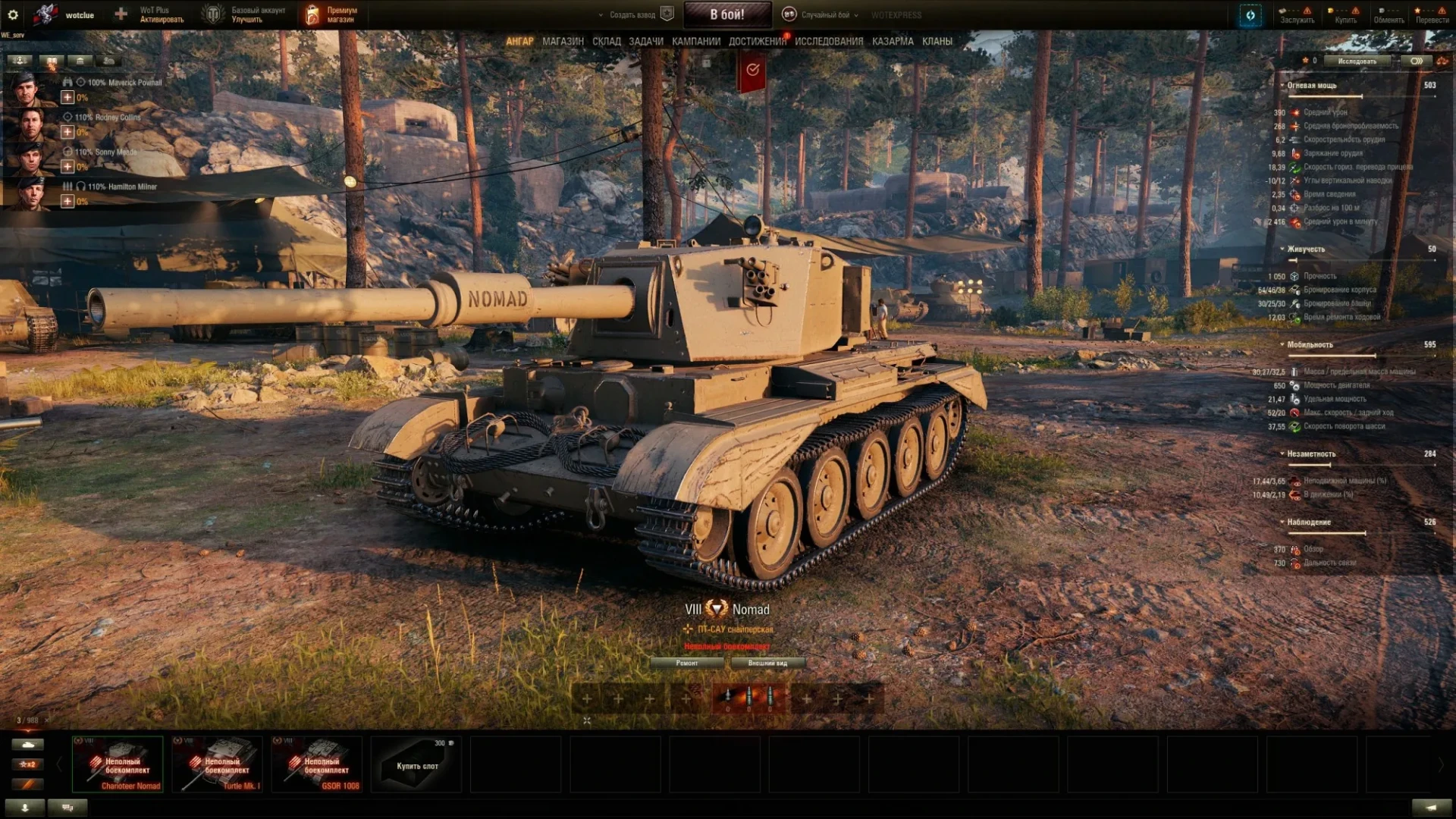The image size is (1456, 819).
Task: Buy a new slot via Купить слот
Action: click(x=417, y=764)
